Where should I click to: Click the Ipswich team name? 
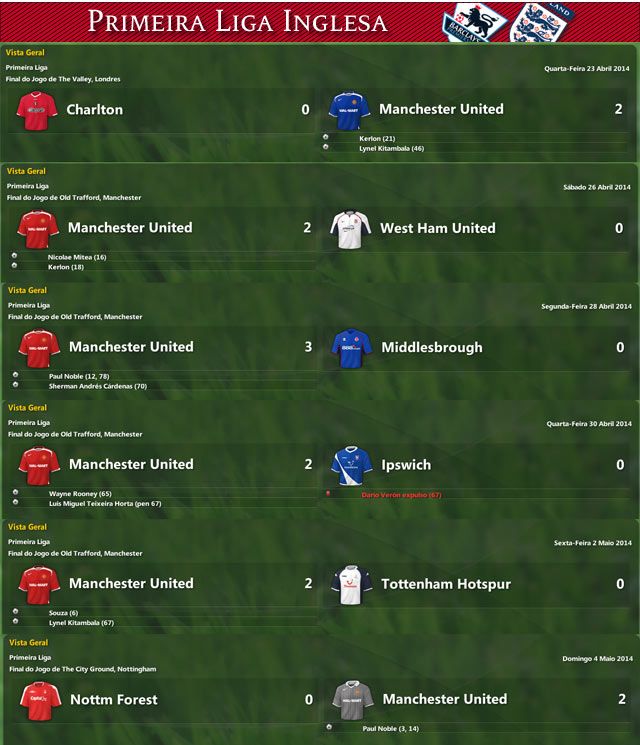click(406, 465)
